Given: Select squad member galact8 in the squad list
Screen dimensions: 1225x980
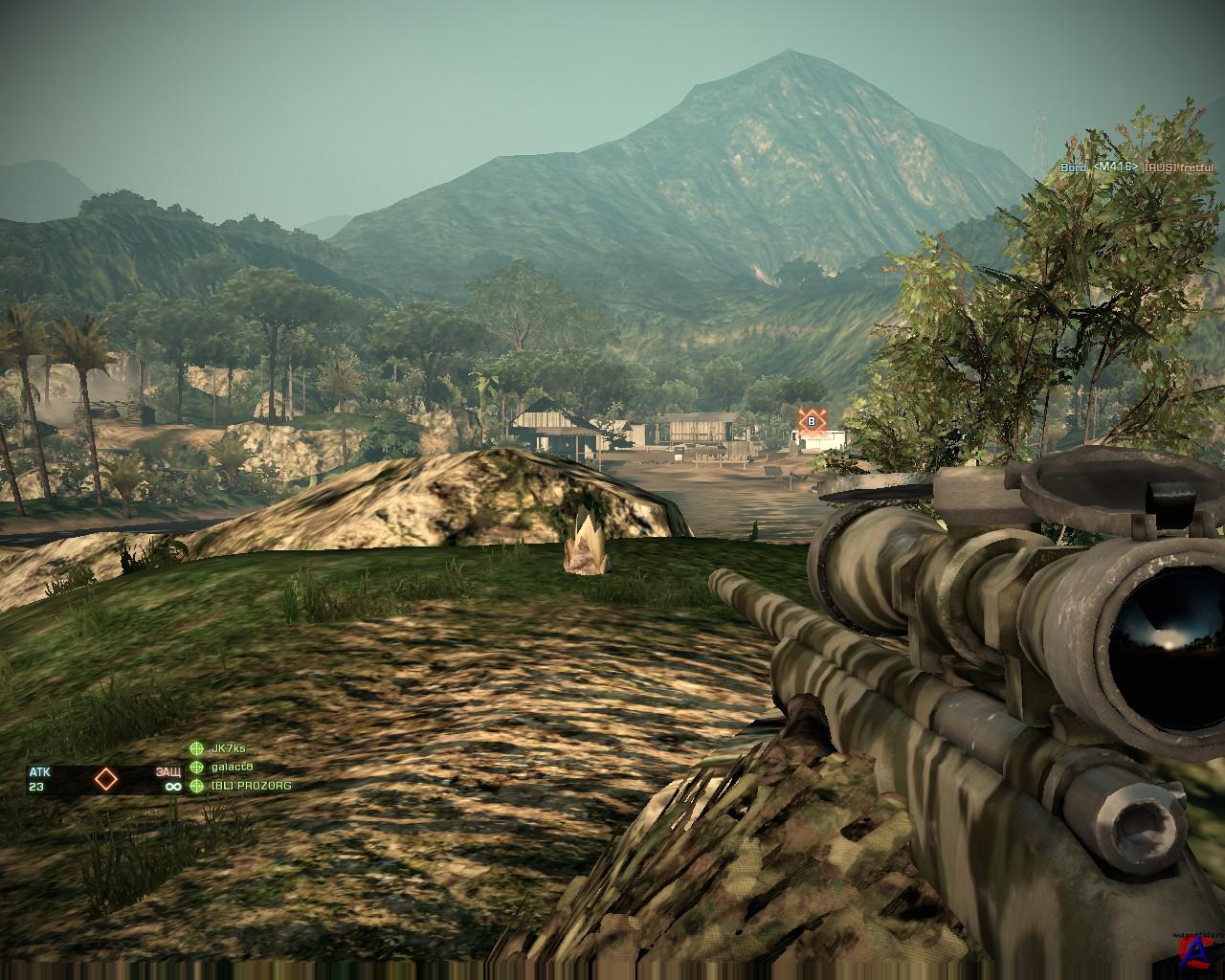Looking at the screenshot, I should coord(231,767).
